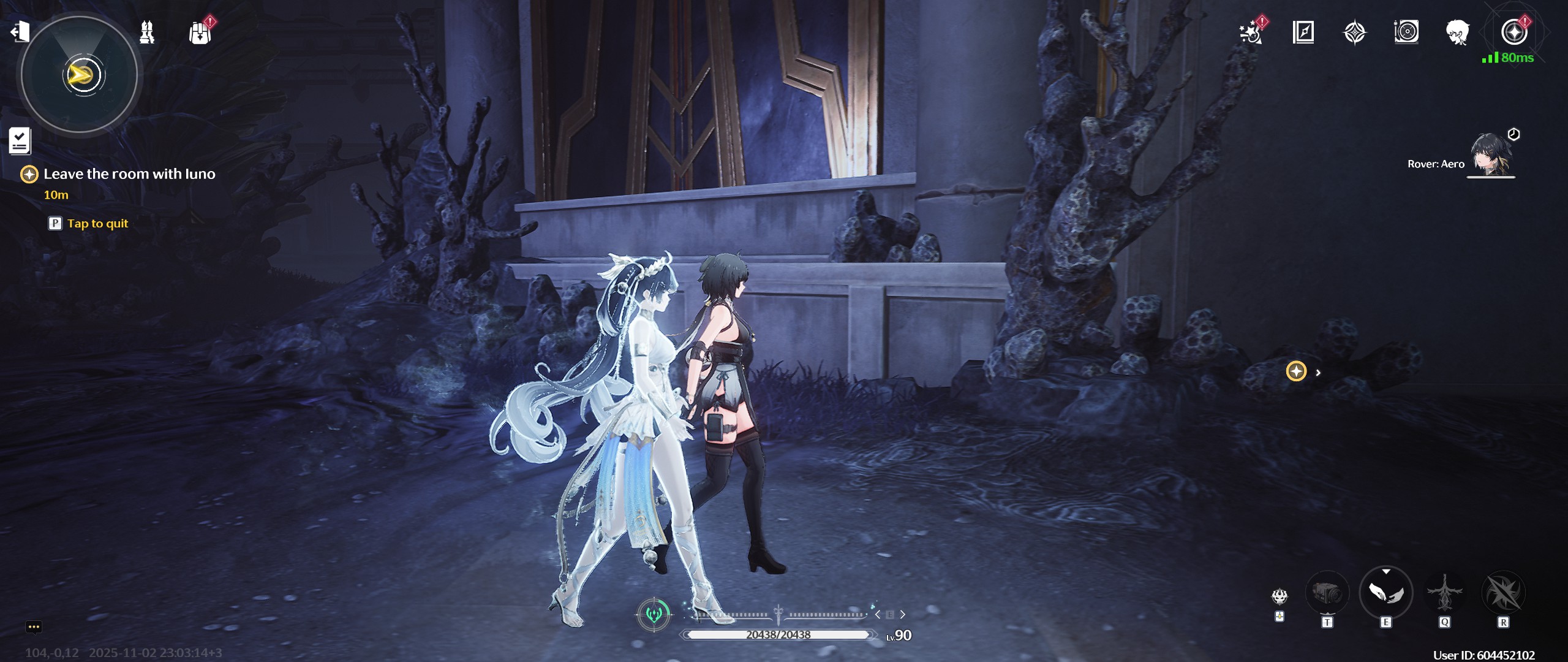Open the events stars icon
The height and width of the screenshot is (662, 1568).
tap(1251, 32)
